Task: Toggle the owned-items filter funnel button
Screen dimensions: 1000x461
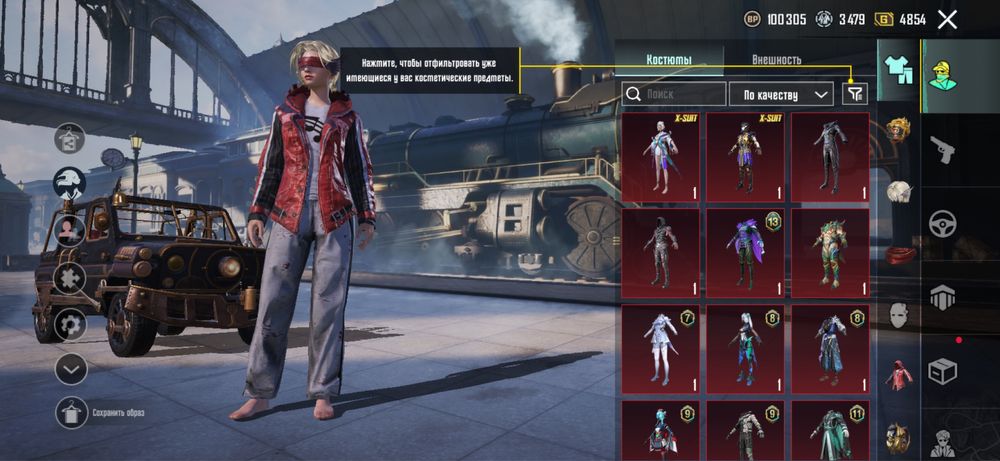Action: (854, 94)
